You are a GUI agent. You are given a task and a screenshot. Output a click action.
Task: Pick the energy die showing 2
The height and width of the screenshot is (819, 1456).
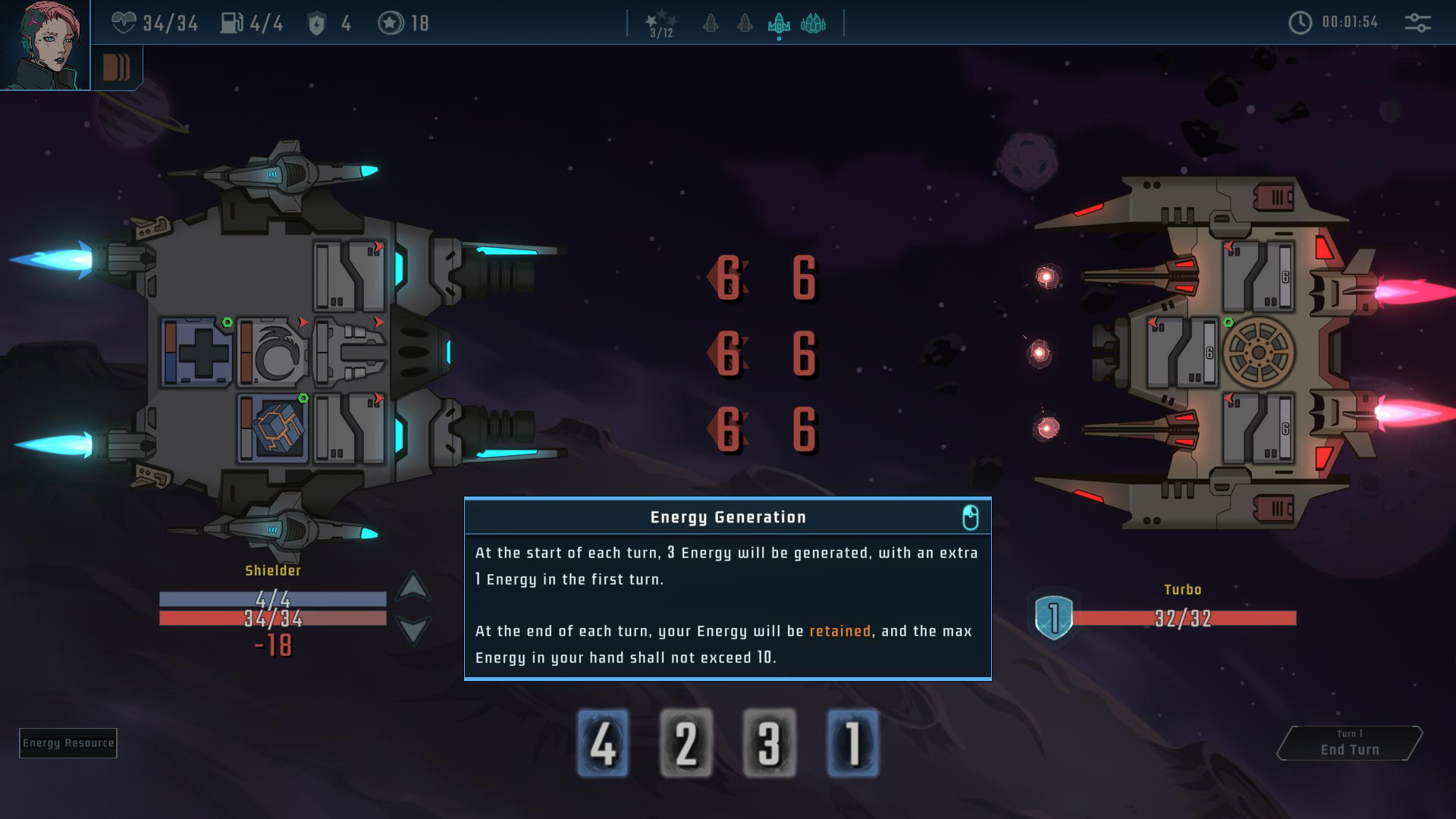tap(686, 743)
